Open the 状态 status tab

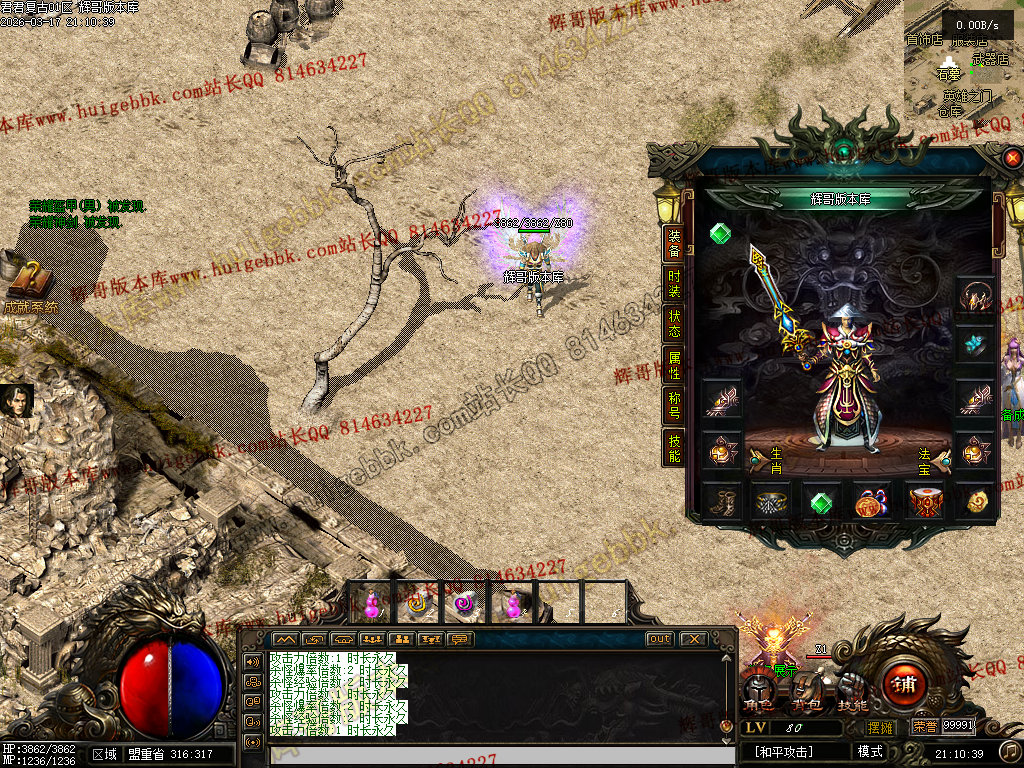(x=675, y=323)
